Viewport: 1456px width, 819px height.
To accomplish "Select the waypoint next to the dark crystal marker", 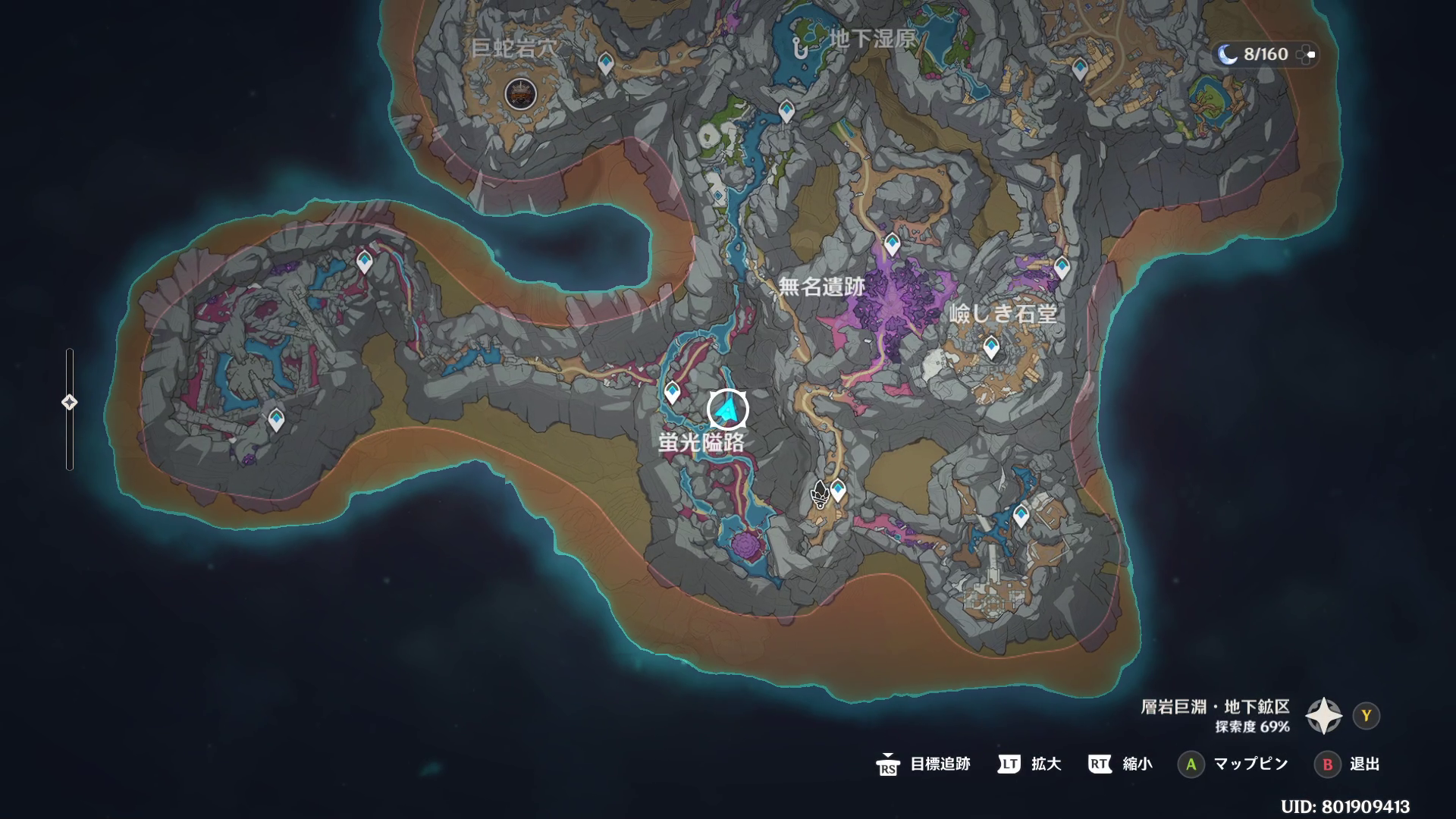I will [838, 490].
